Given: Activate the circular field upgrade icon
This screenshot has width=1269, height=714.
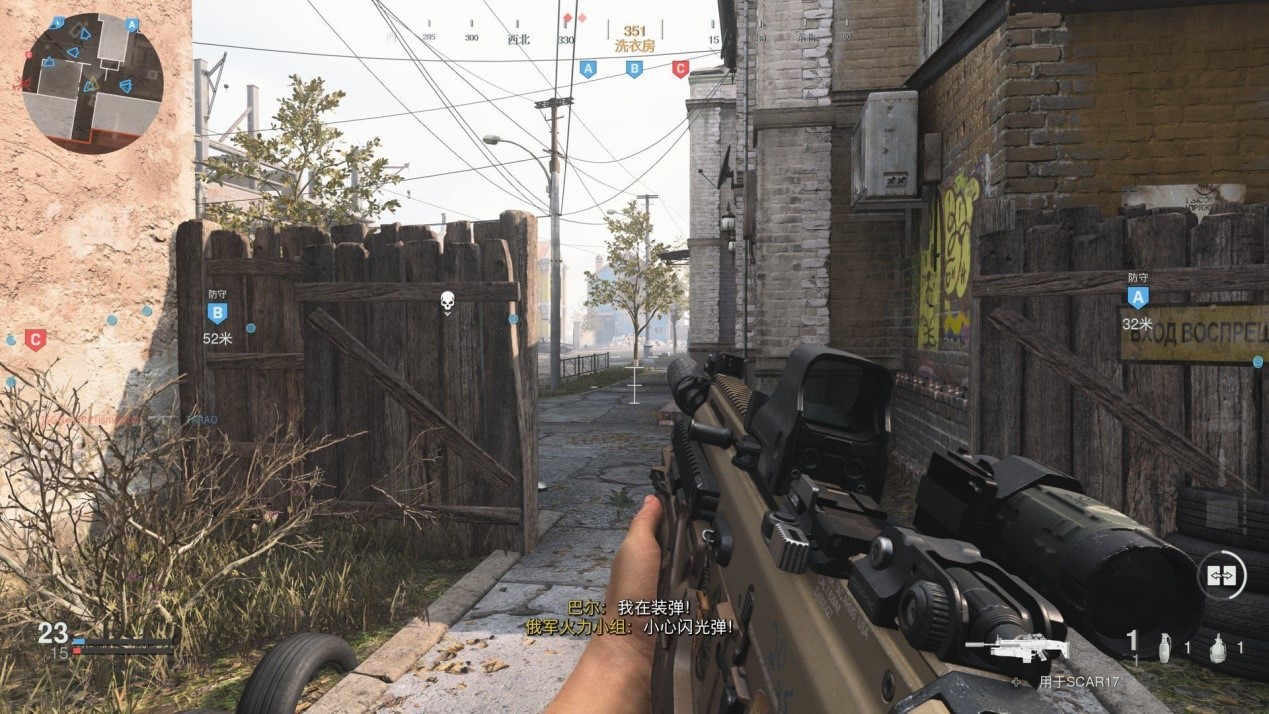Looking at the screenshot, I should 1222,575.
